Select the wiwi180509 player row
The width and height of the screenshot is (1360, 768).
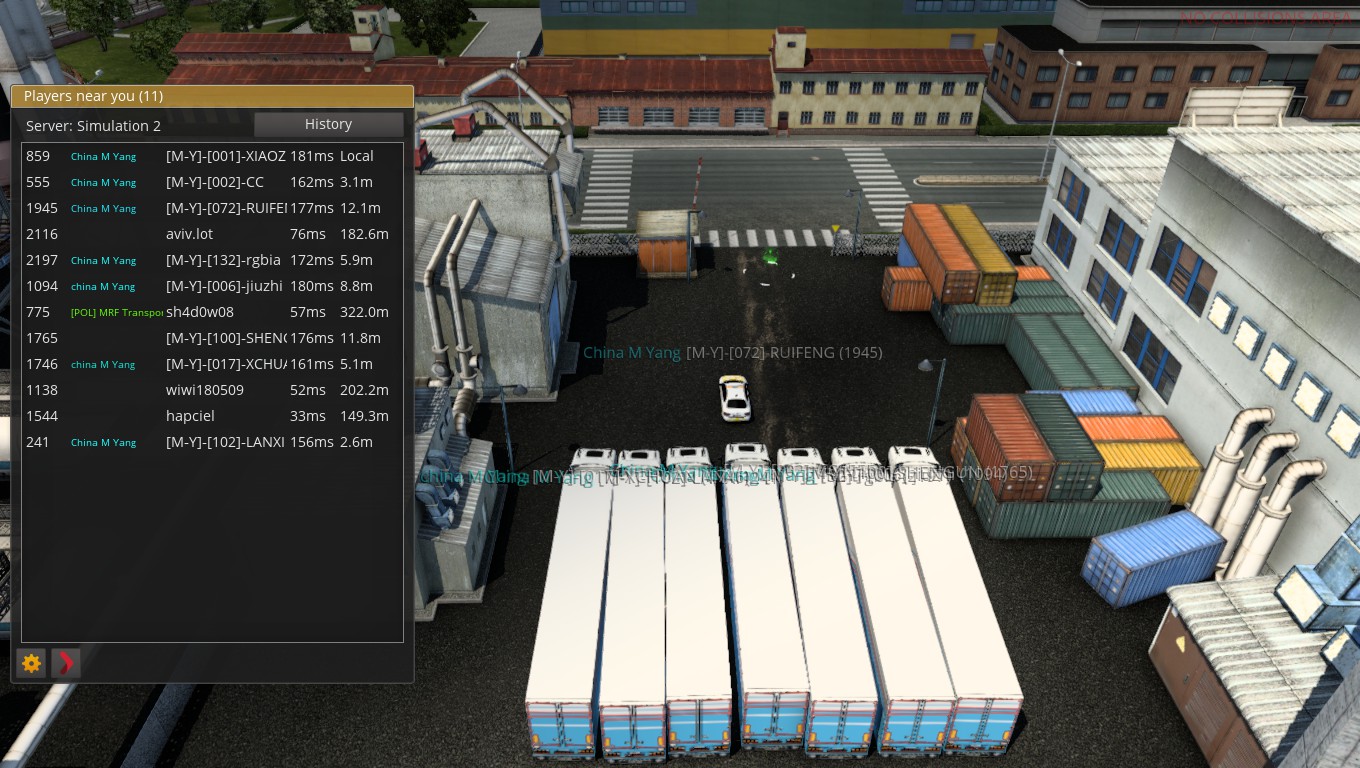[205, 390]
